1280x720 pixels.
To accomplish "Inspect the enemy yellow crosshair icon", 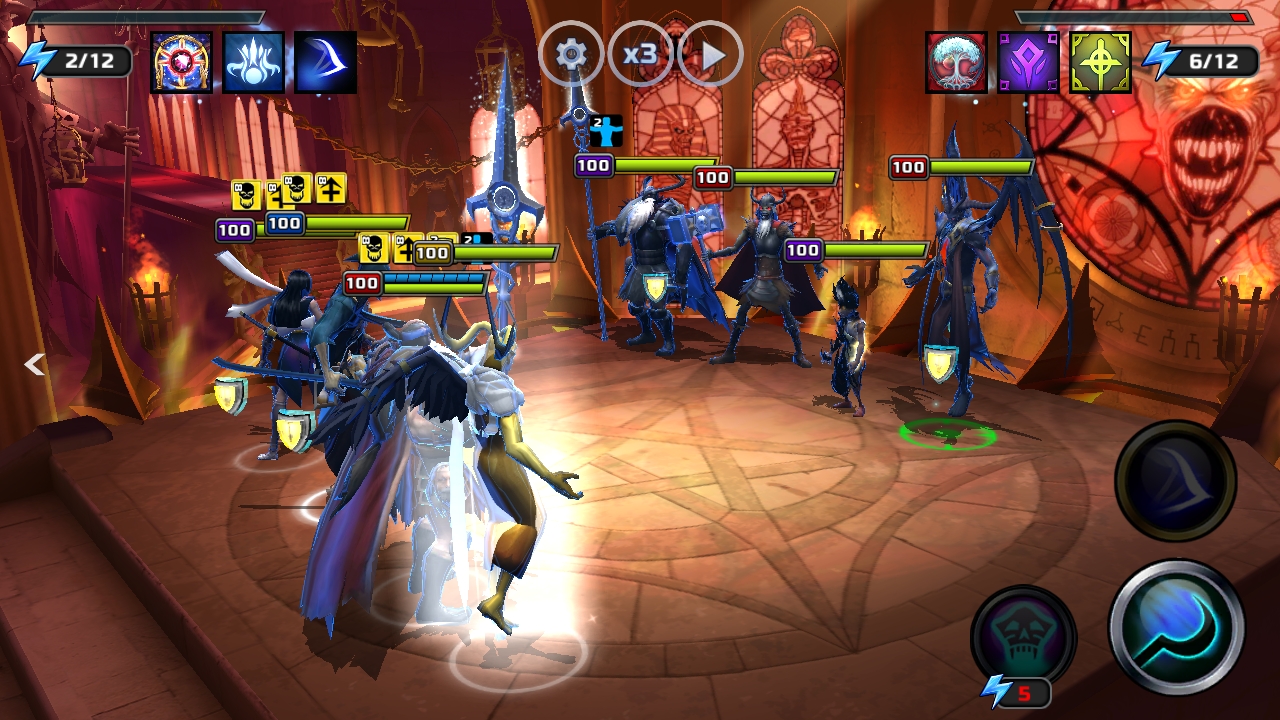I will [1100, 62].
